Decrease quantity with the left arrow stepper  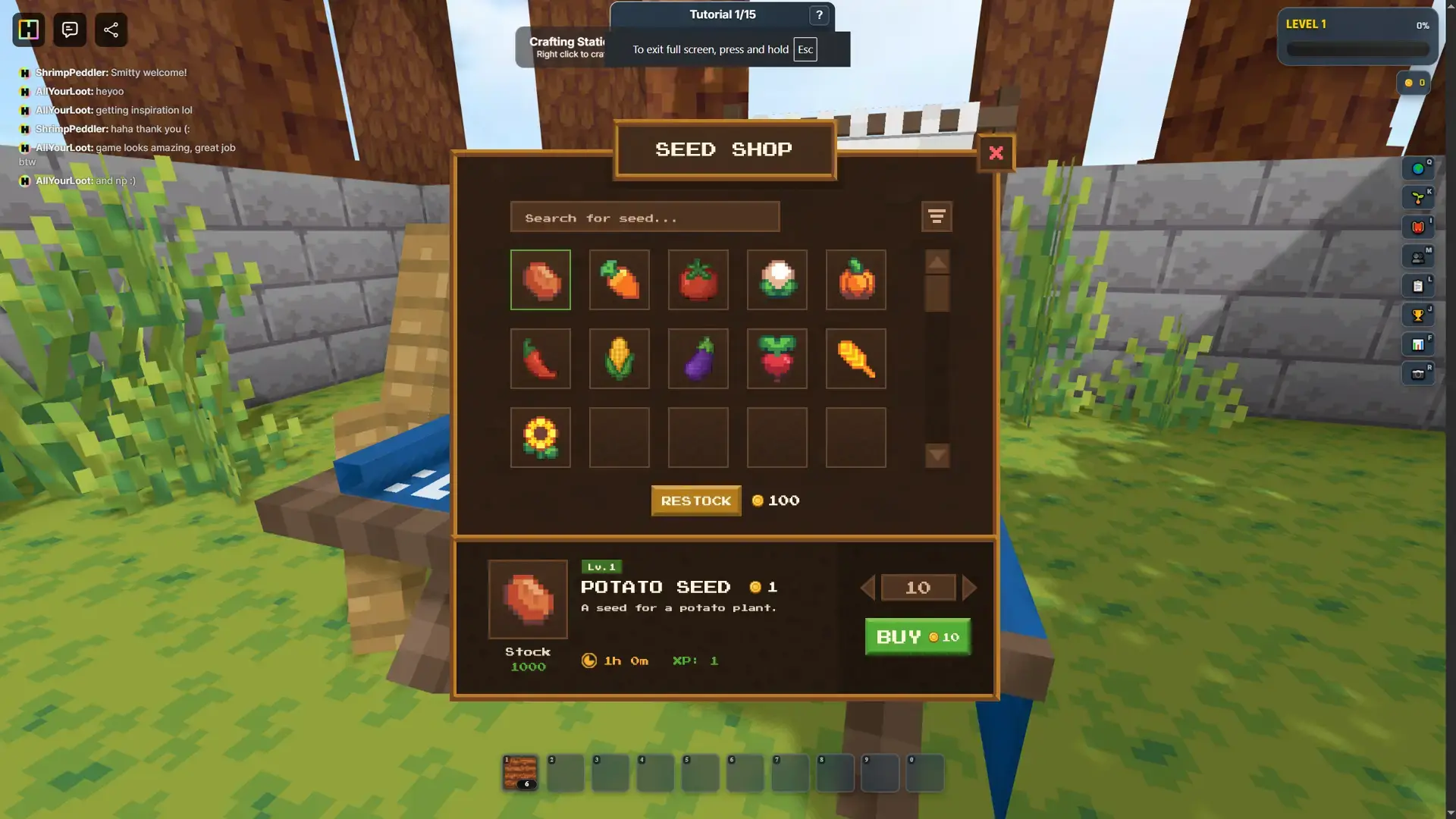click(866, 587)
